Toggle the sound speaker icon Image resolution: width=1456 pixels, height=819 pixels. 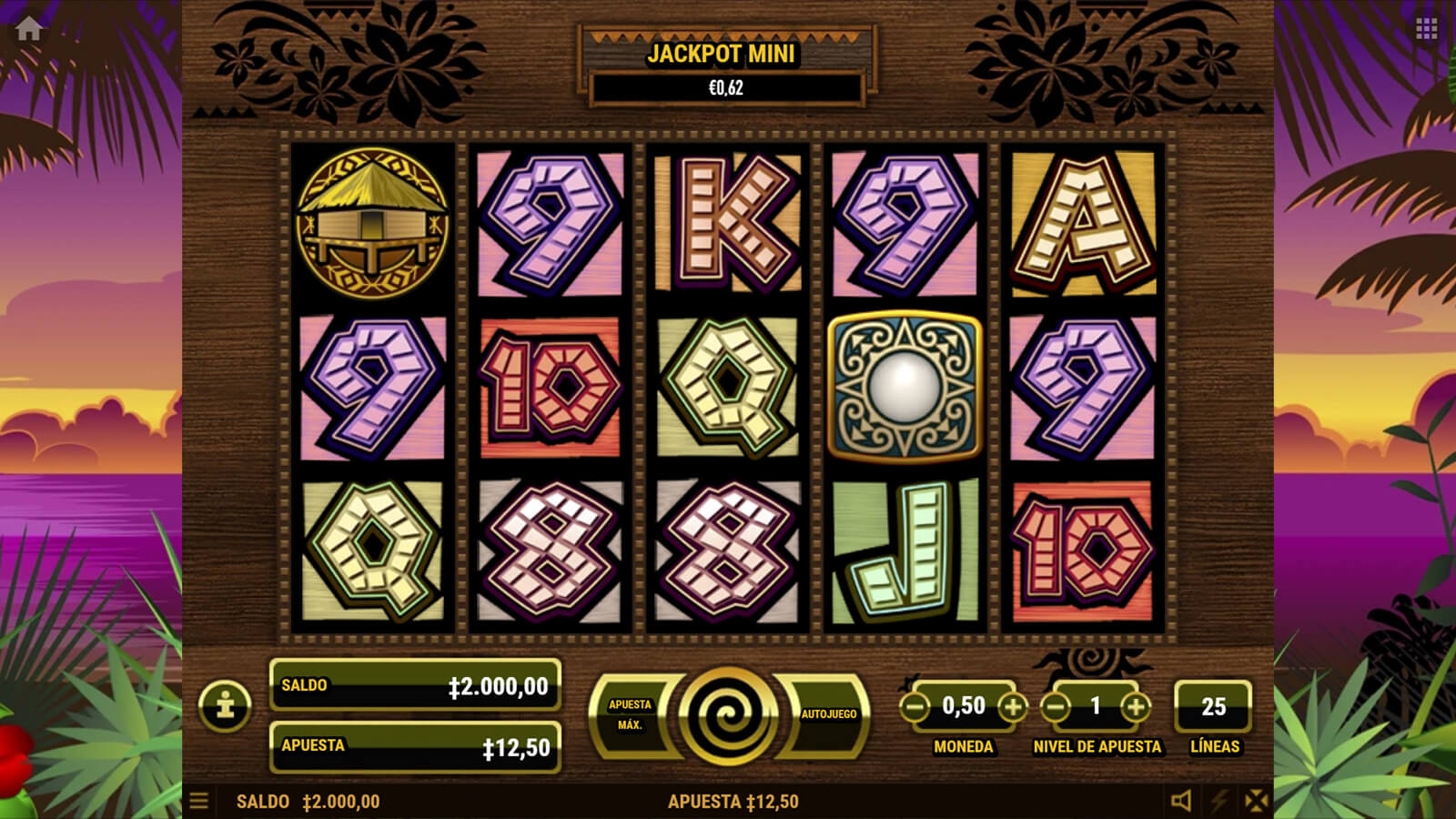pyautogui.click(x=1181, y=801)
